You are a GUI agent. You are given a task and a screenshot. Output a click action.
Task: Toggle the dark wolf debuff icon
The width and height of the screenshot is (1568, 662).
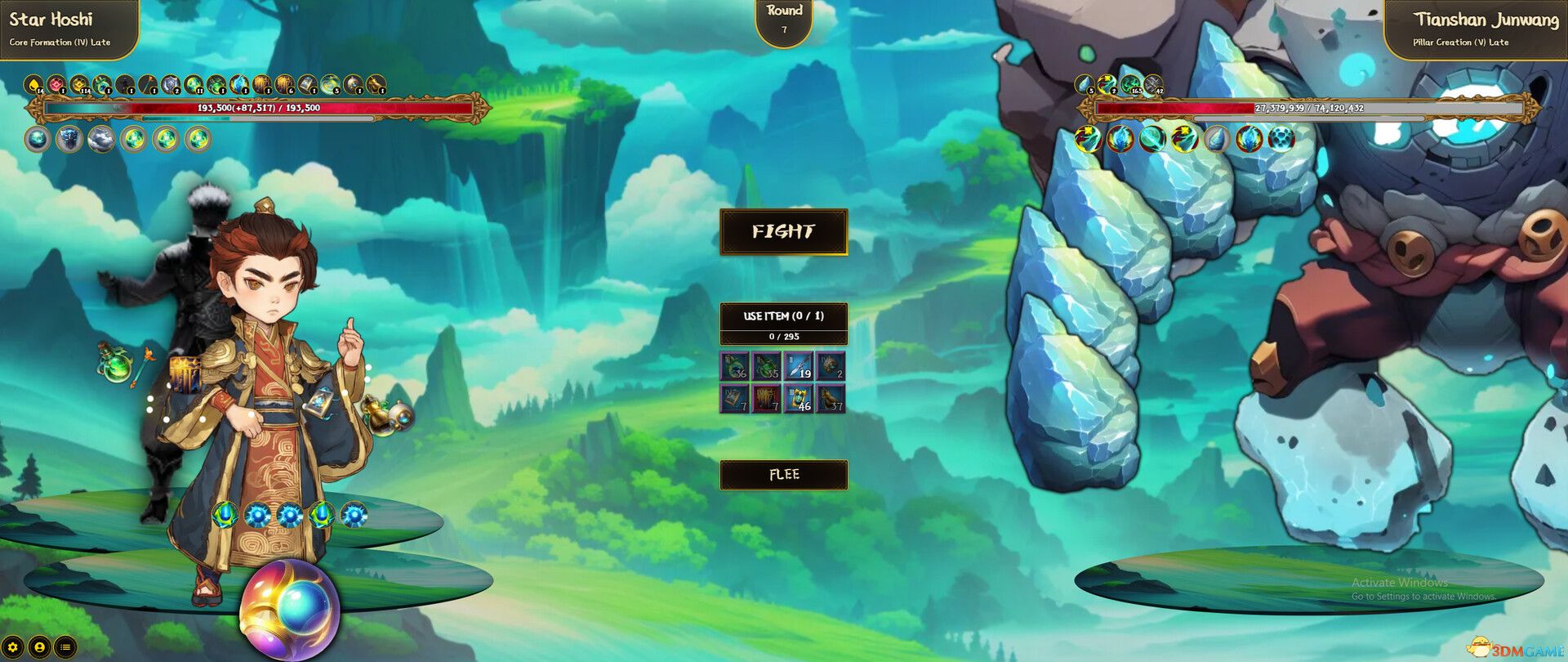tap(70, 139)
